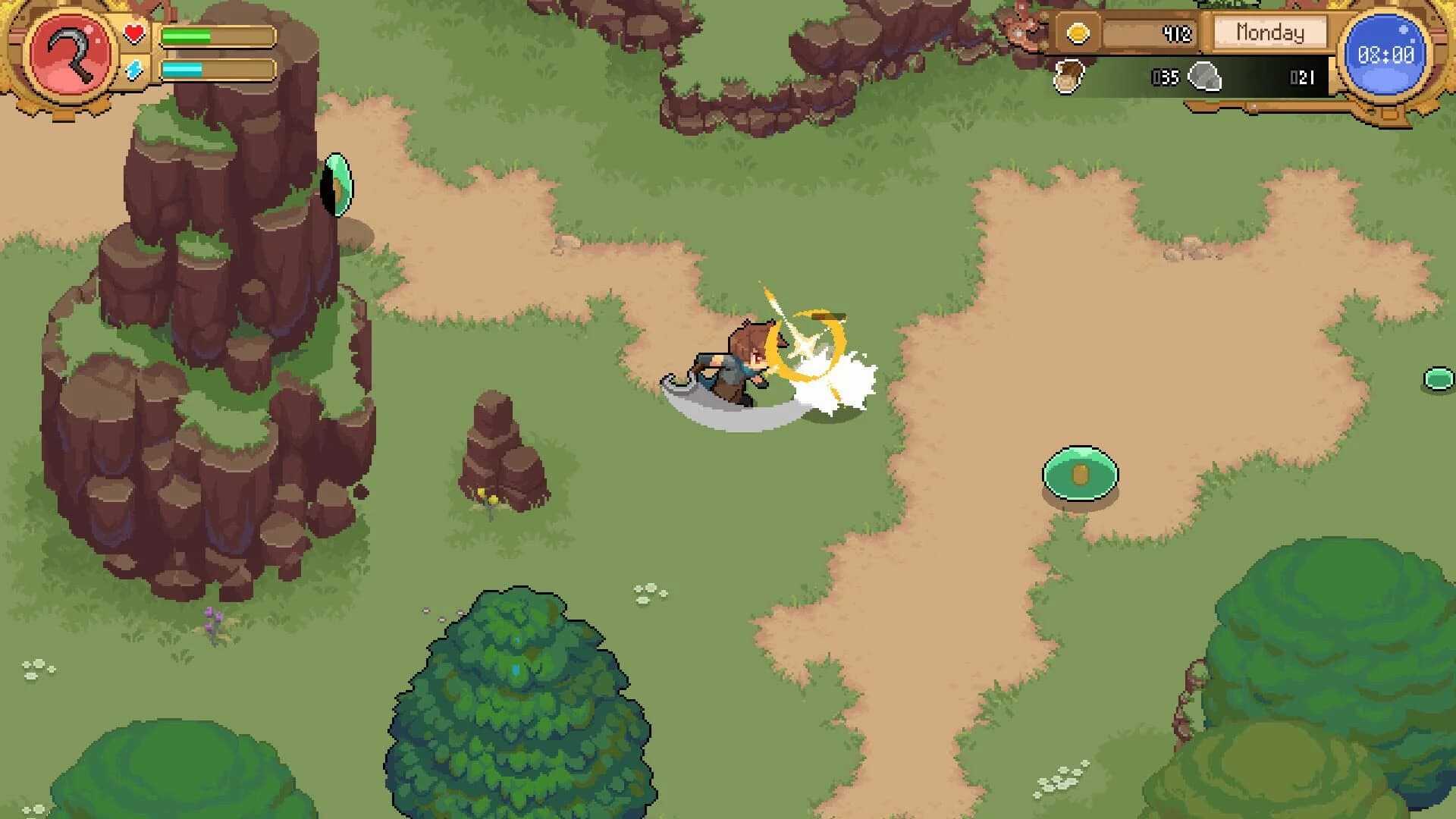Click the stone resource counter icon
This screenshot has height=819, width=1456.
point(1204,76)
